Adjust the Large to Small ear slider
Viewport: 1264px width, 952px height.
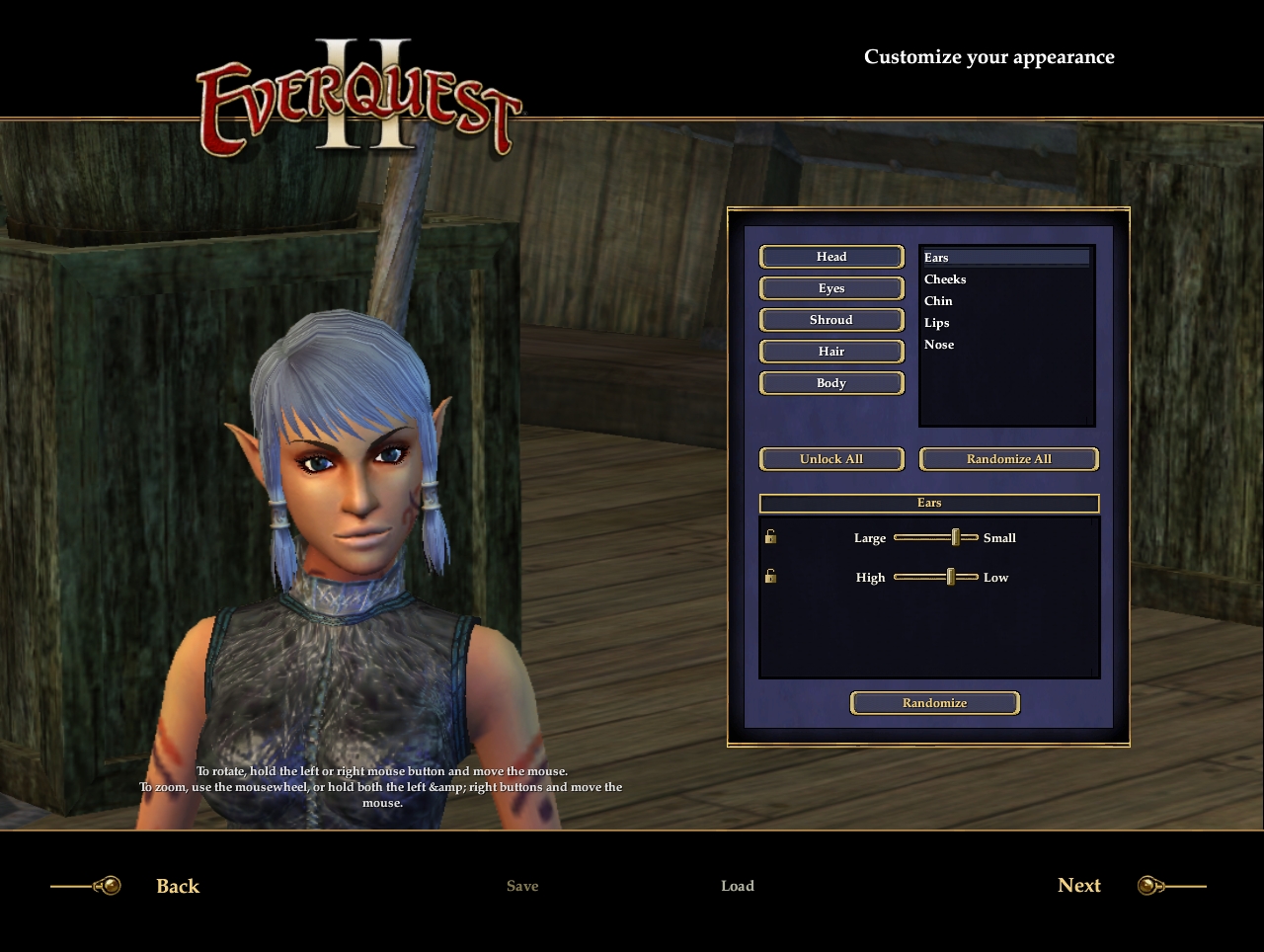point(955,538)
